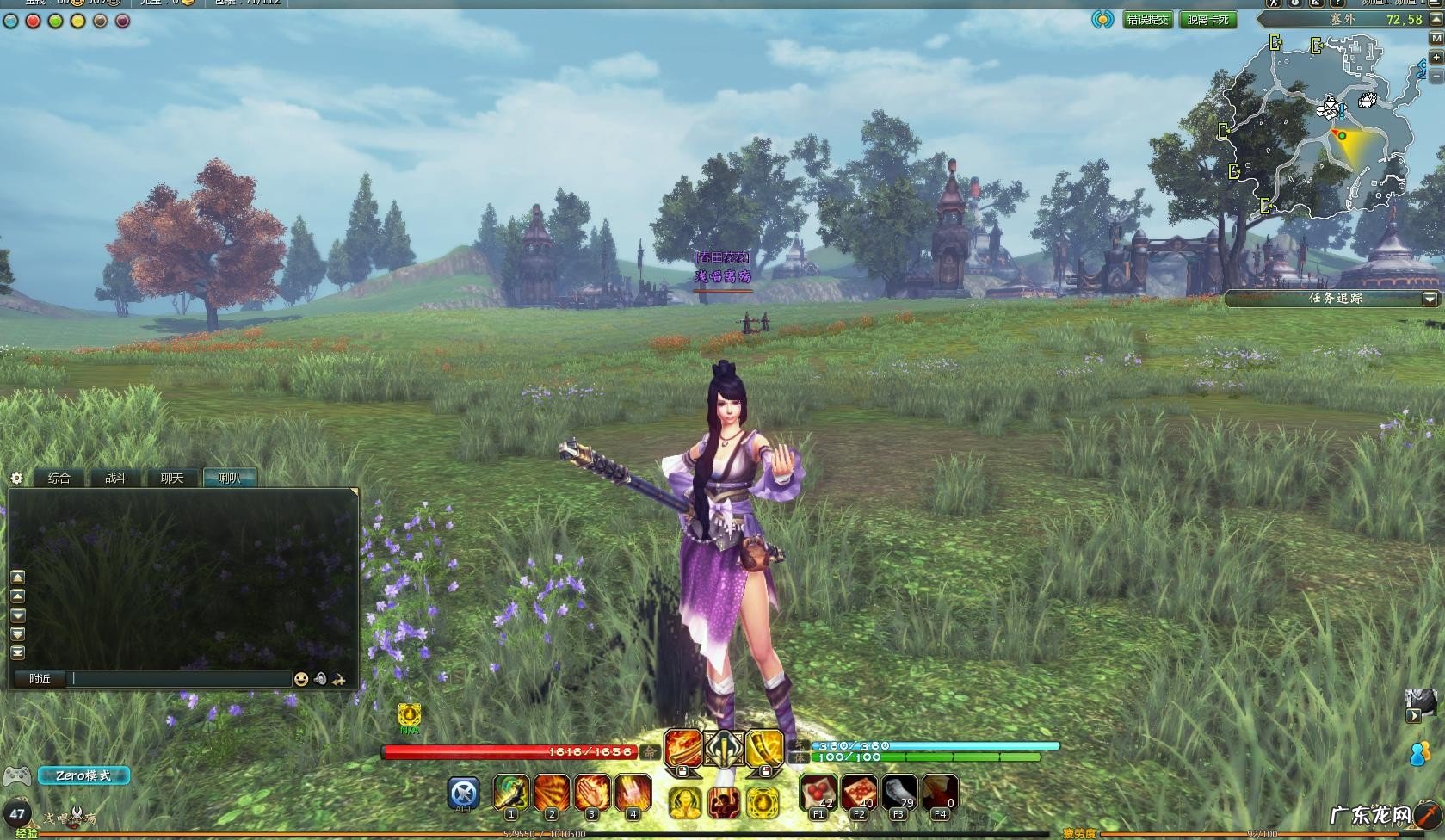Screen dimensions: 1445x840
Task: Choose the 附近 chat channel button
Action: click(x=40, y=679)
